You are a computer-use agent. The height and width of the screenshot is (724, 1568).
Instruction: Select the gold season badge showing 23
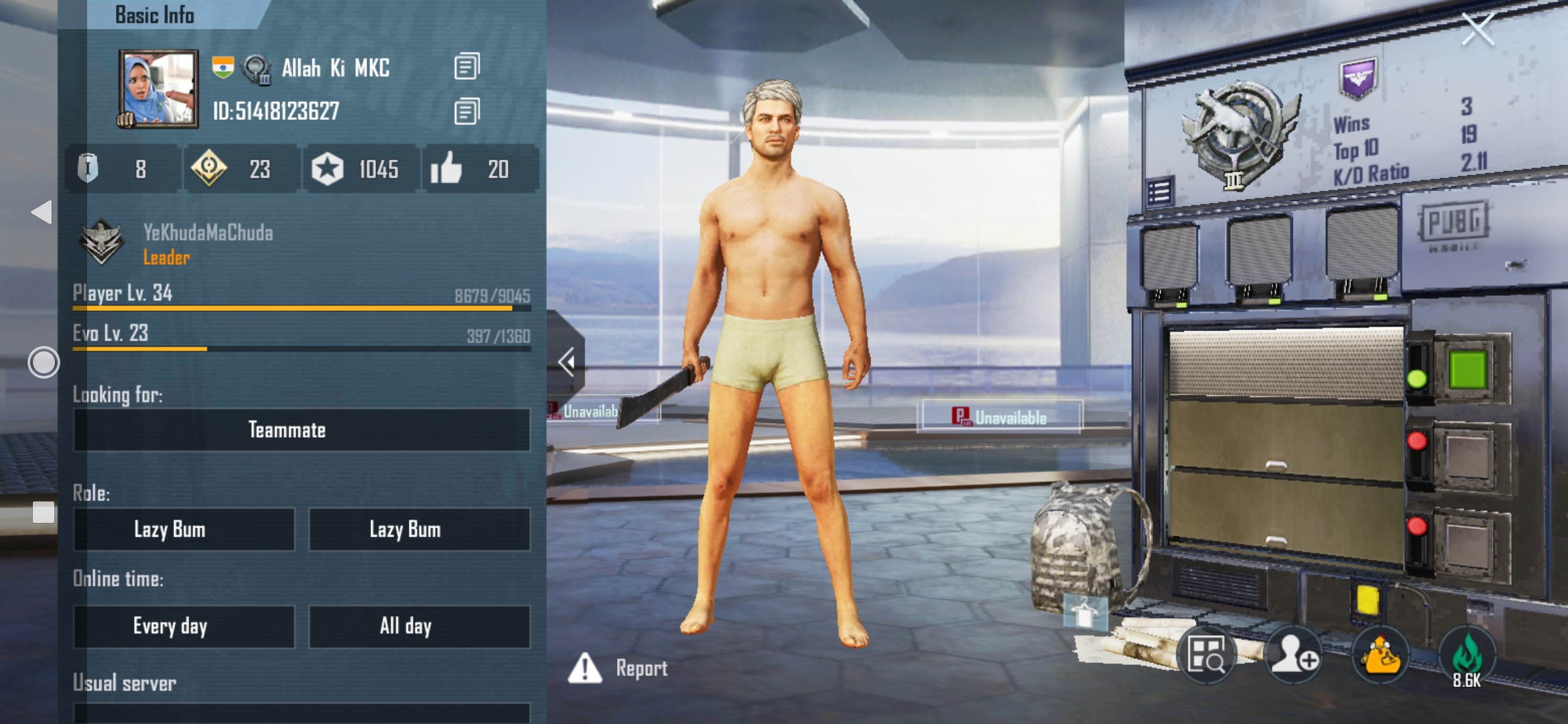(208, 170)
